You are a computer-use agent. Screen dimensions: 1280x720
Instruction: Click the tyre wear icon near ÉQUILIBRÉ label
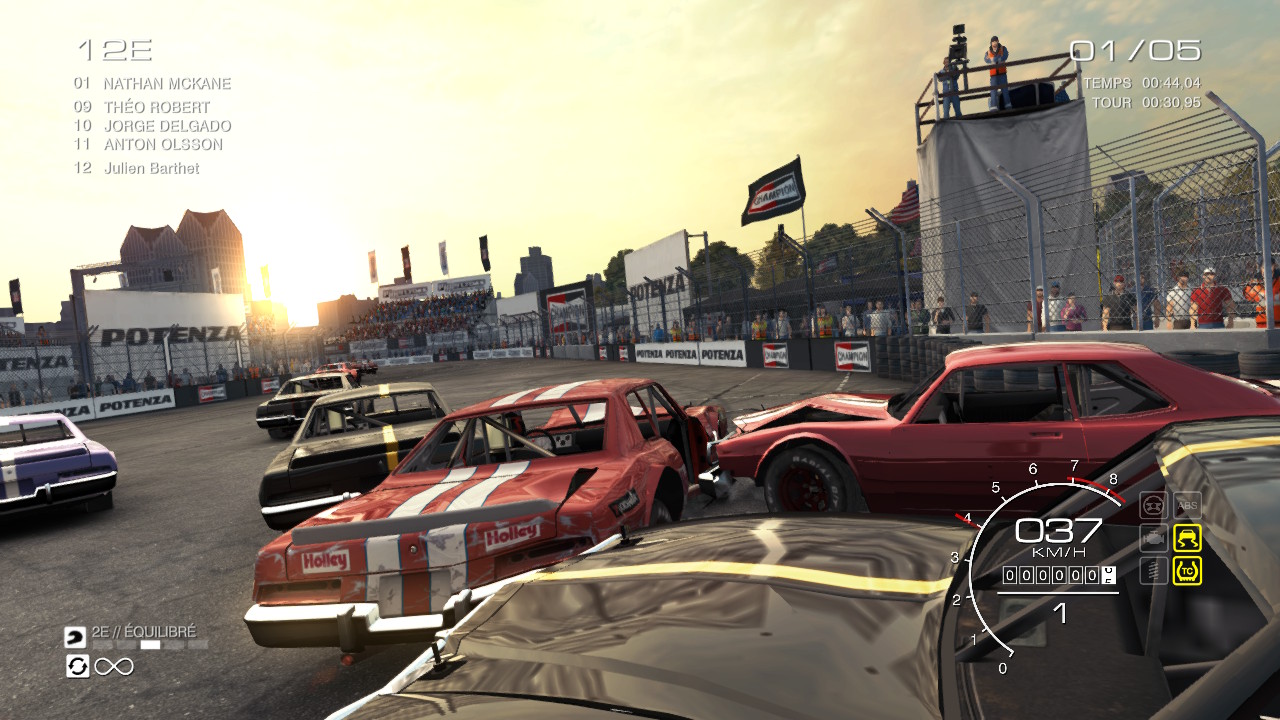click(x=76, y=638)
